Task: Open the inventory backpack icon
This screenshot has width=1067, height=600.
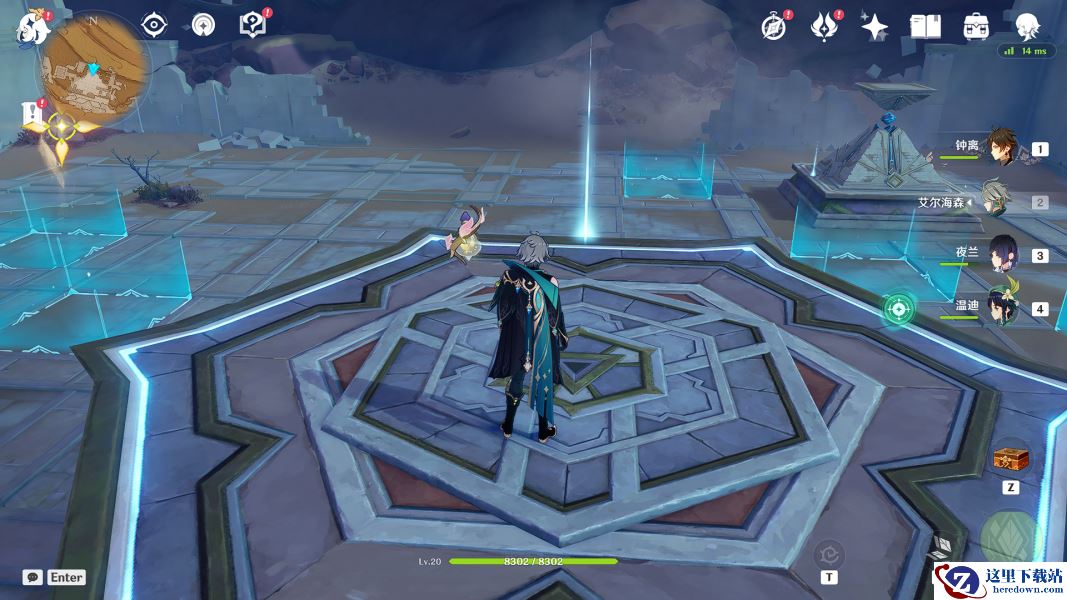Action: pyautogui.click(x=977, y=27)
